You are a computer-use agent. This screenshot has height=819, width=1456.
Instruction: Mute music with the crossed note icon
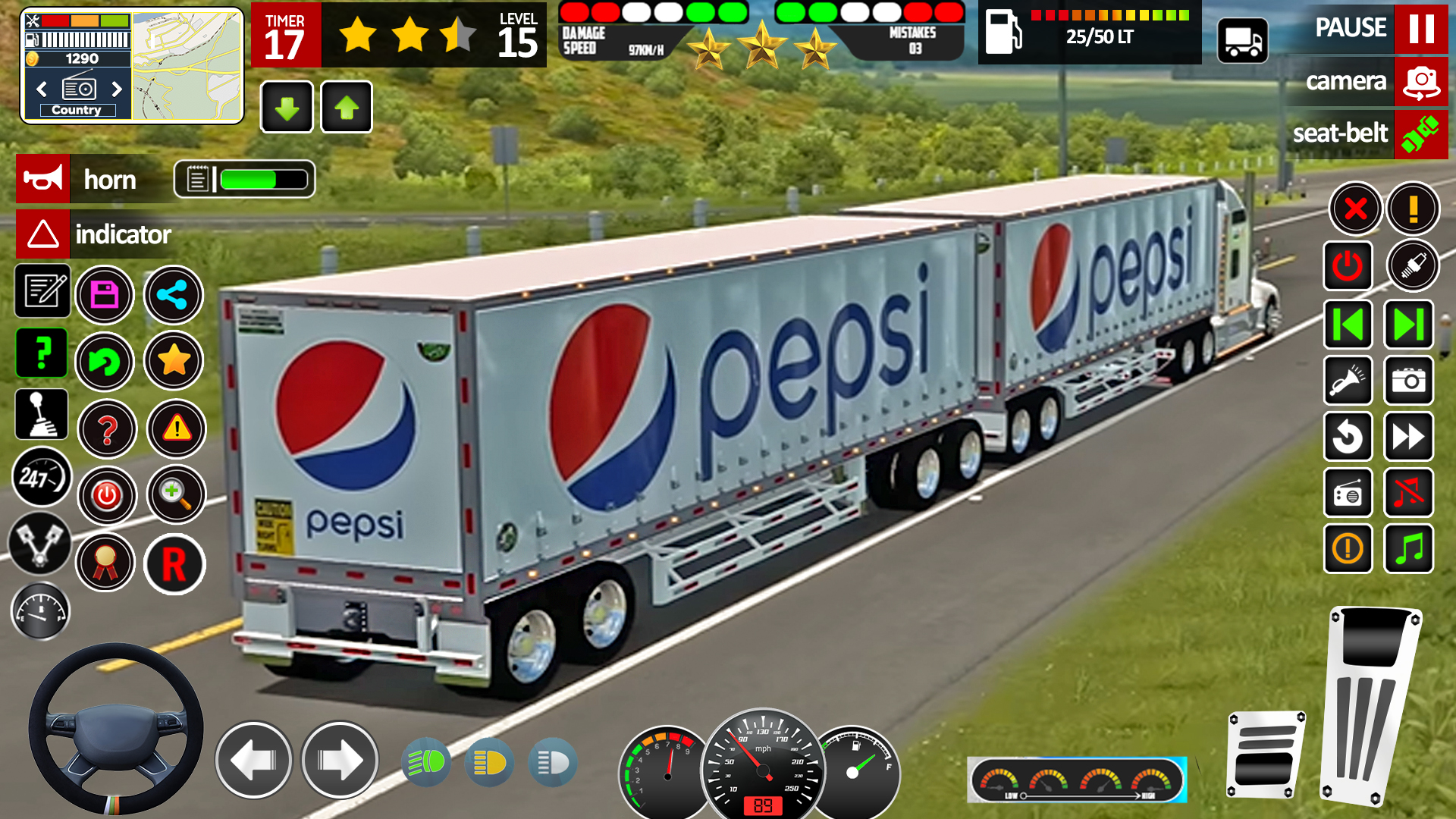pyautogui.click(x=1408, y=493)
